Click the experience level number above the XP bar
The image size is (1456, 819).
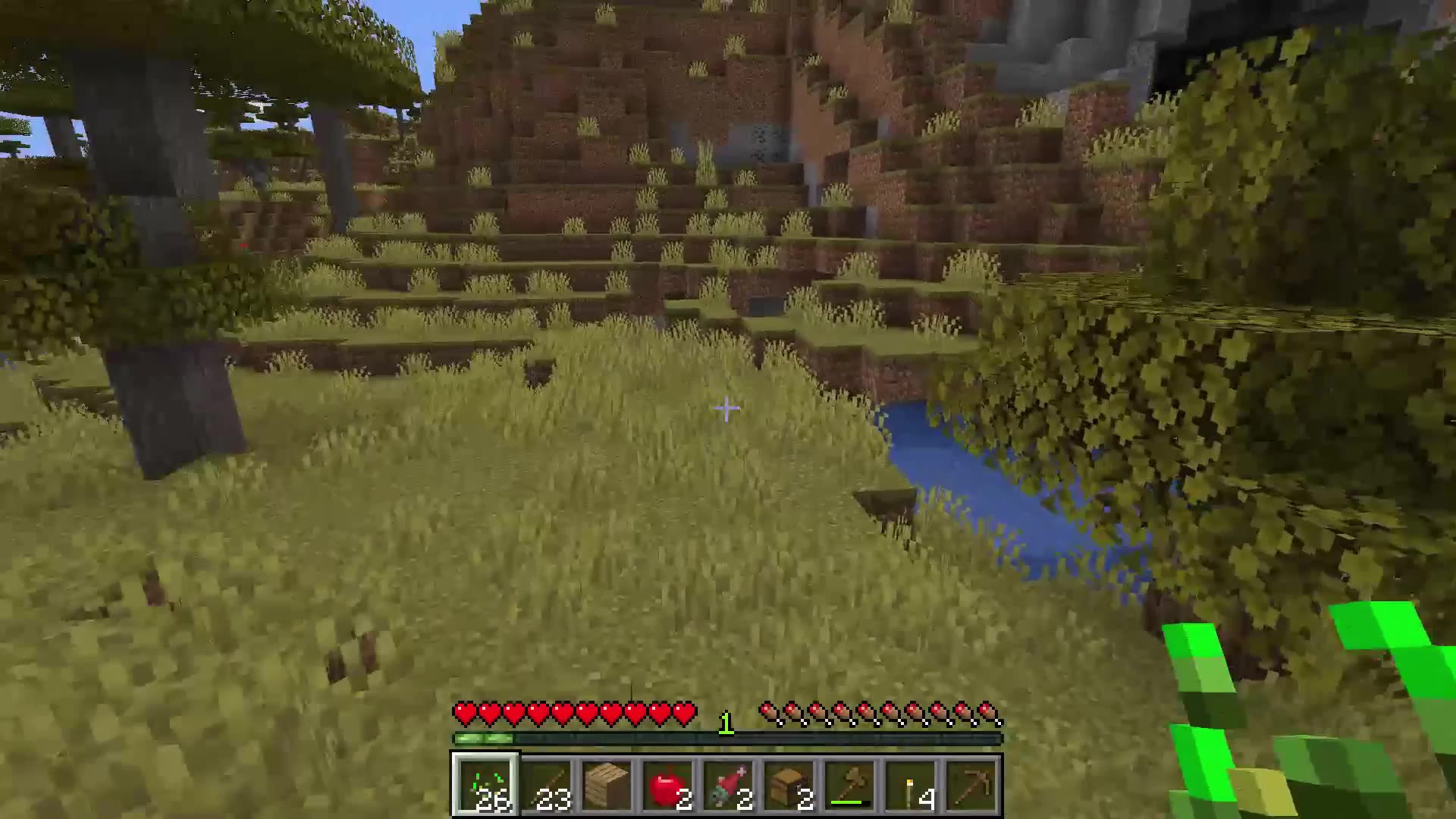click(726, 723)
